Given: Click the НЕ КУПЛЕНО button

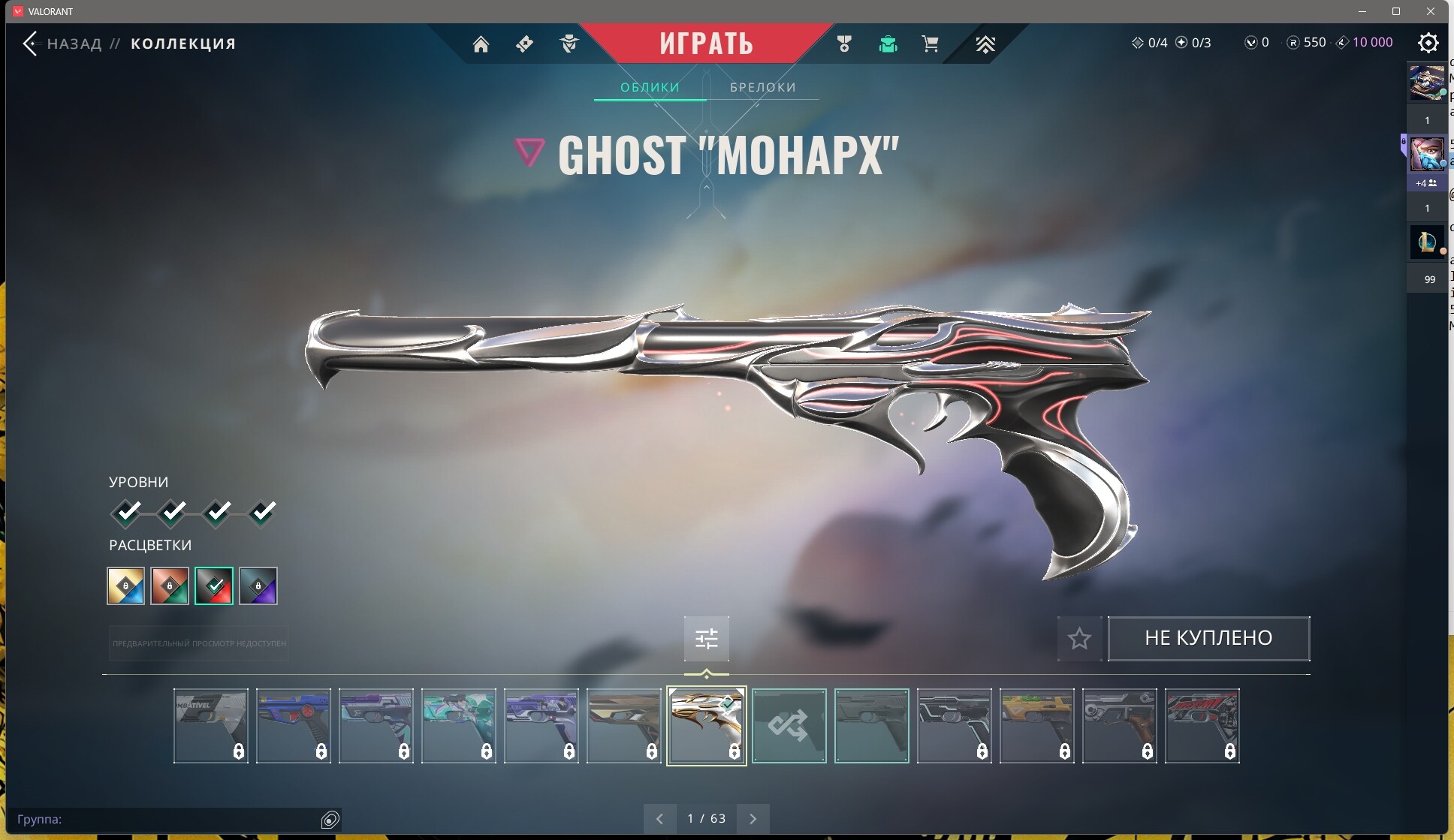Looking at the screenshot, I should pos(1208,638).
